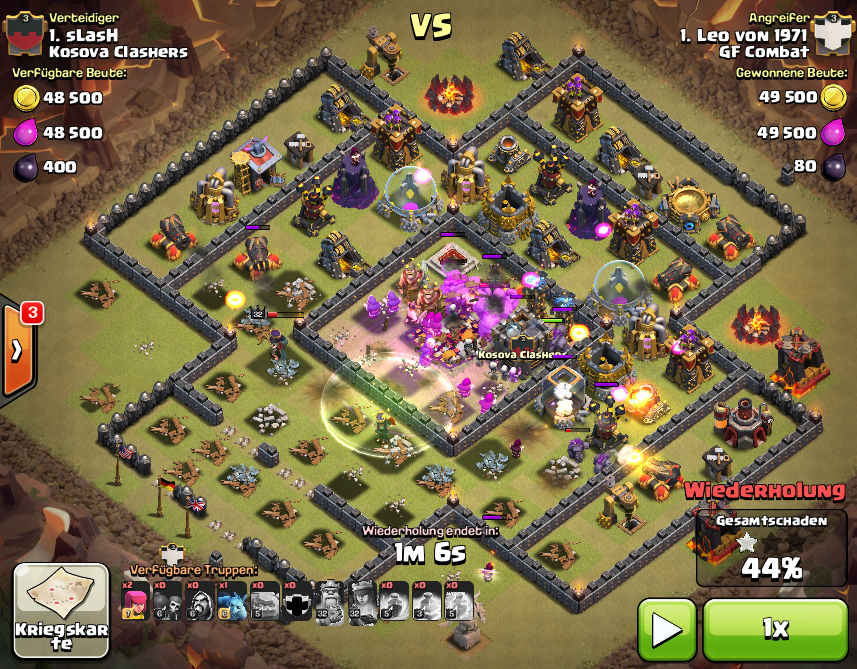
Task: Choose the Barbarian King hero slot
Action: pyautogui.click(x=329, y=601)
